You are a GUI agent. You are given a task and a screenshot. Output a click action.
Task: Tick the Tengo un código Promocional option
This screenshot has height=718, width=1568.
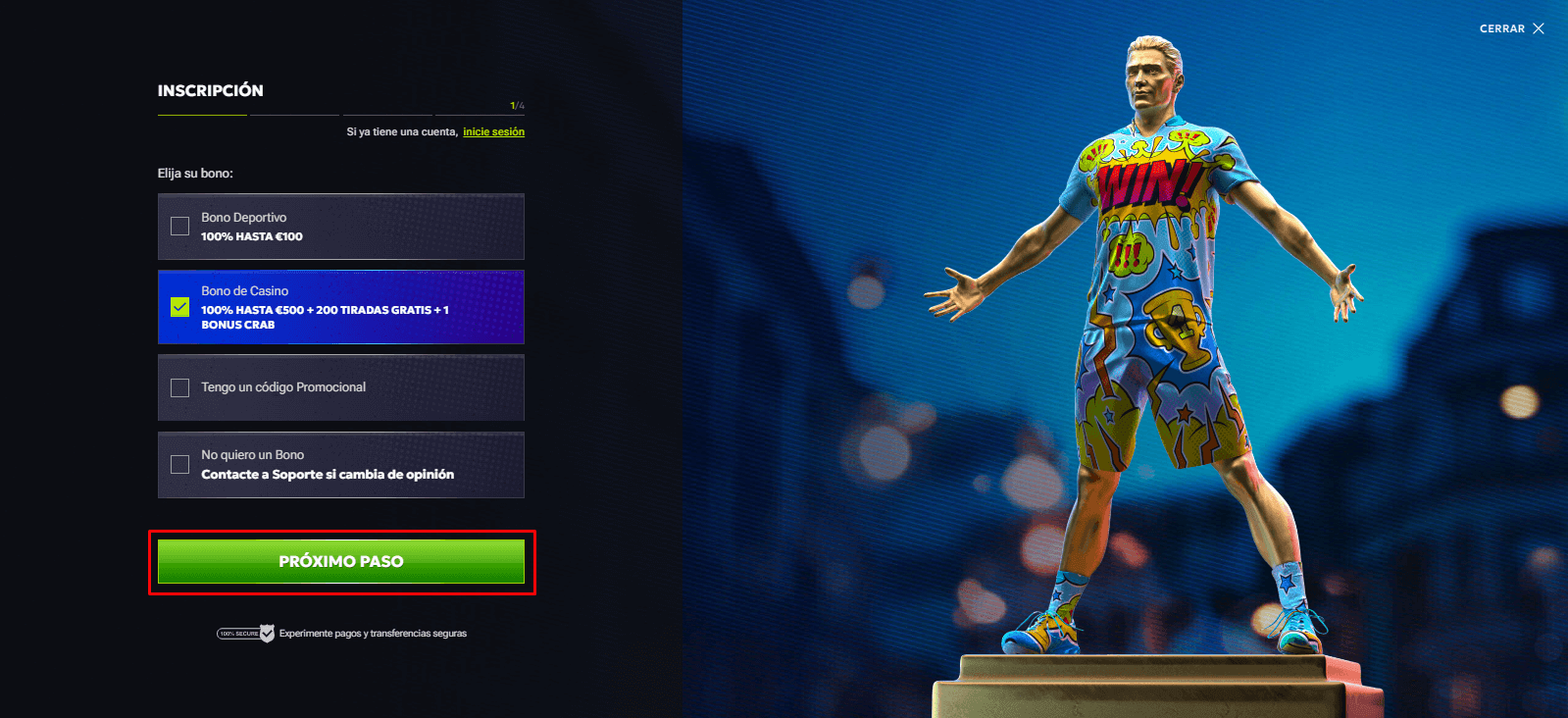[180, 387]
